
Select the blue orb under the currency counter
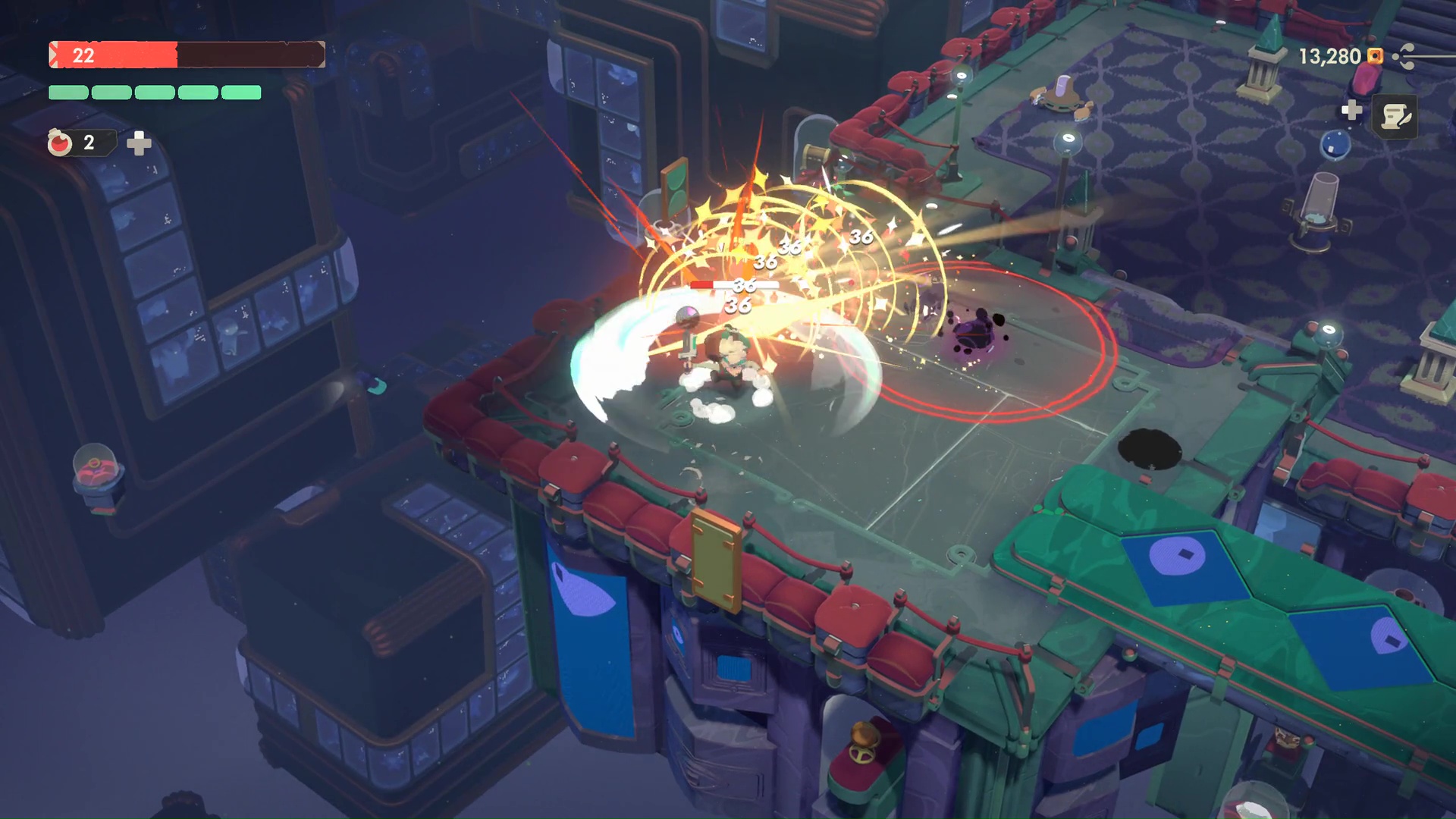pos(1335,145)
